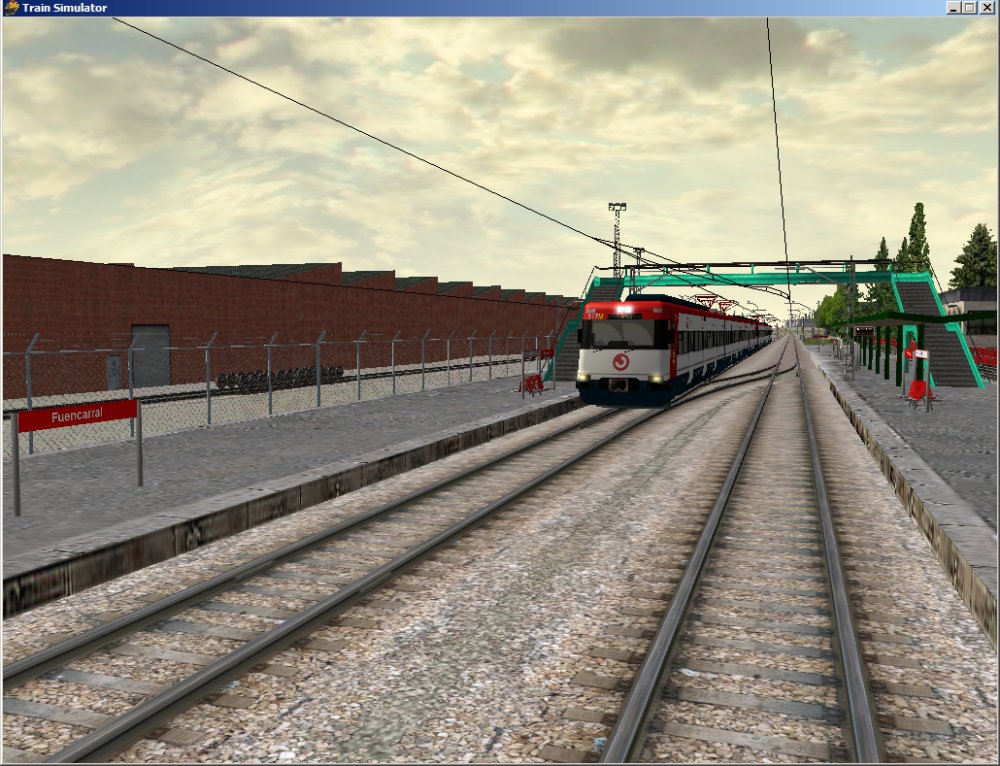The height and width of the screenshot is (766, 1000).
Task: Minimize the Train Simulator window
Action: 954,8
